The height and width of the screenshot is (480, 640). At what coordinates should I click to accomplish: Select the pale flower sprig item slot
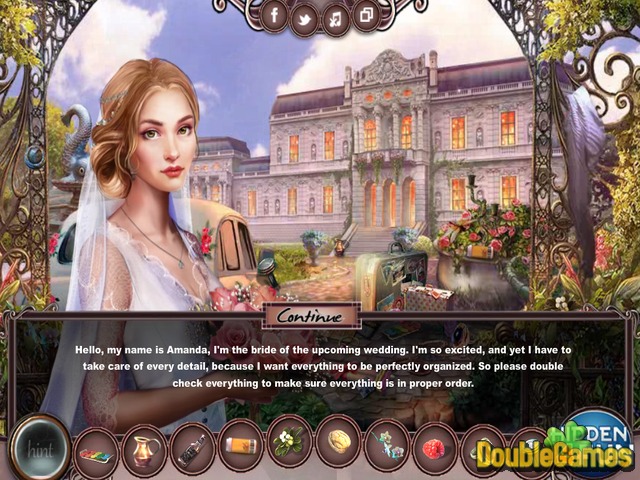pyautogui.click(x=387, y=442)
